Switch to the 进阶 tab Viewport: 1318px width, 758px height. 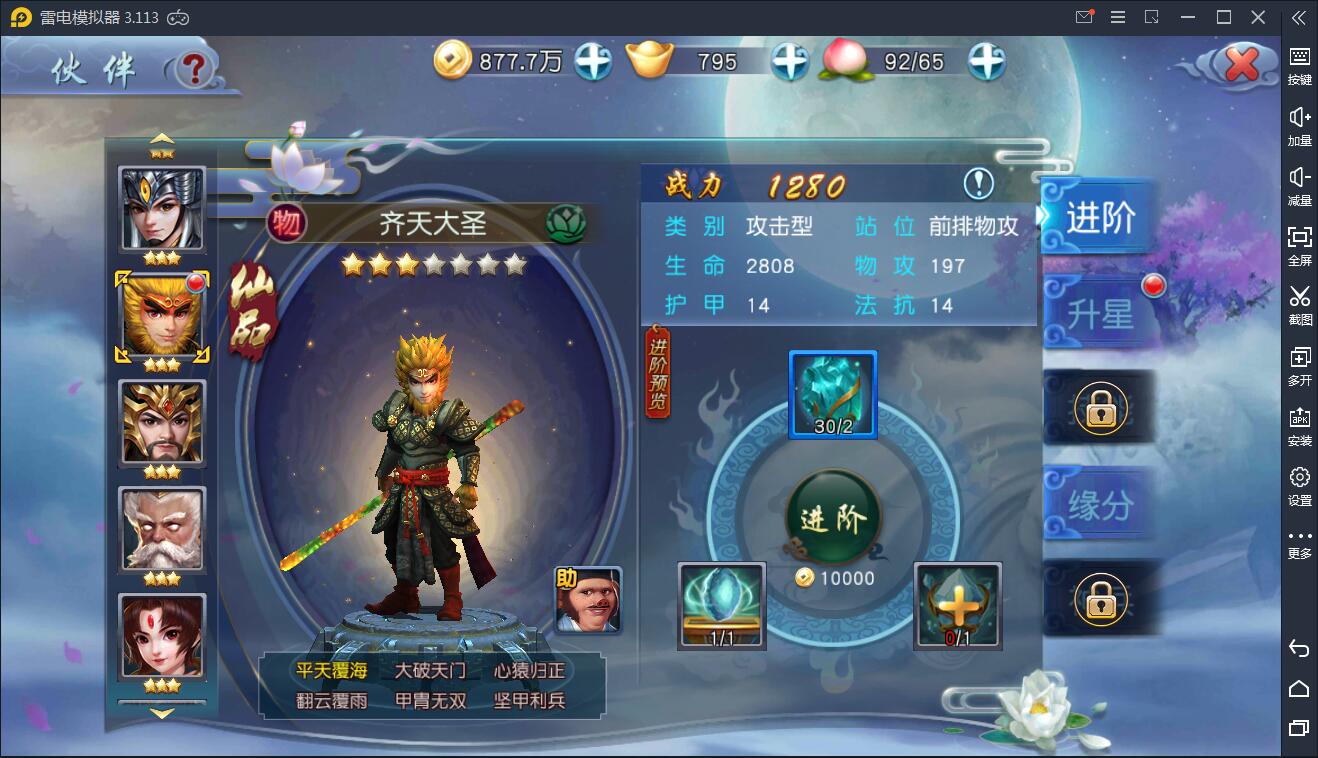pos(1100,218)
